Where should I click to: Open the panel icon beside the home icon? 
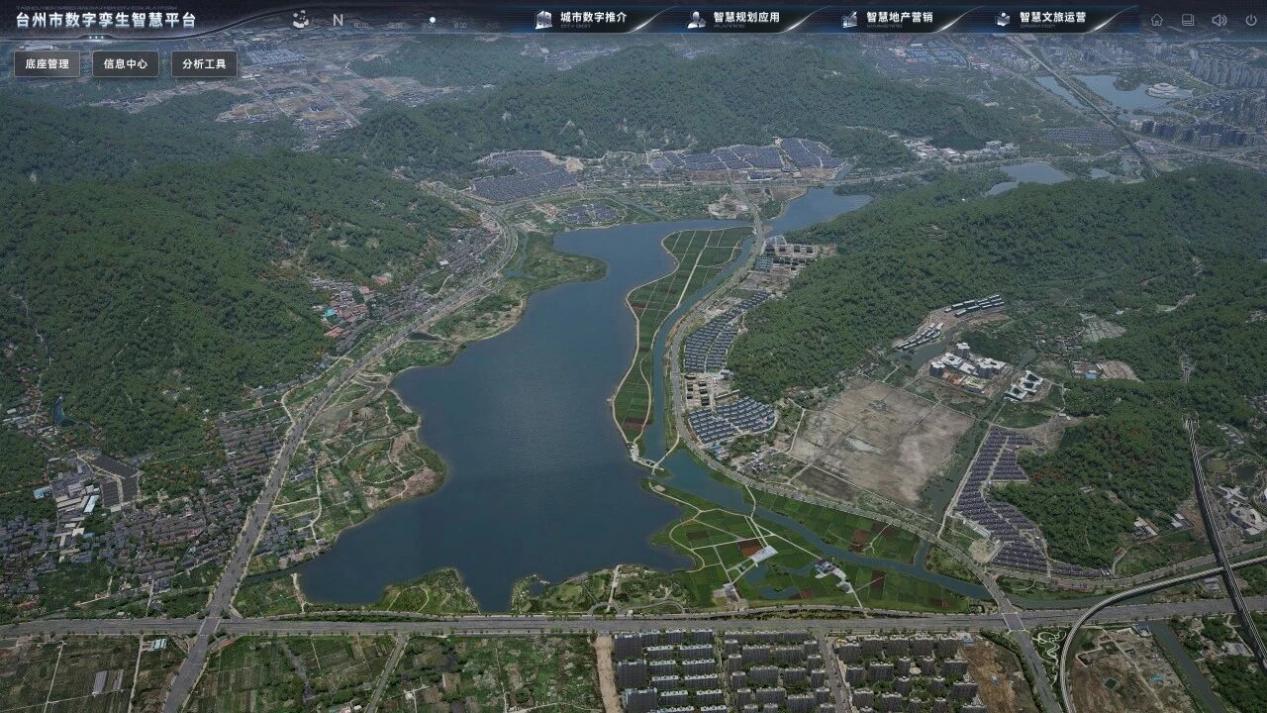1188,19
